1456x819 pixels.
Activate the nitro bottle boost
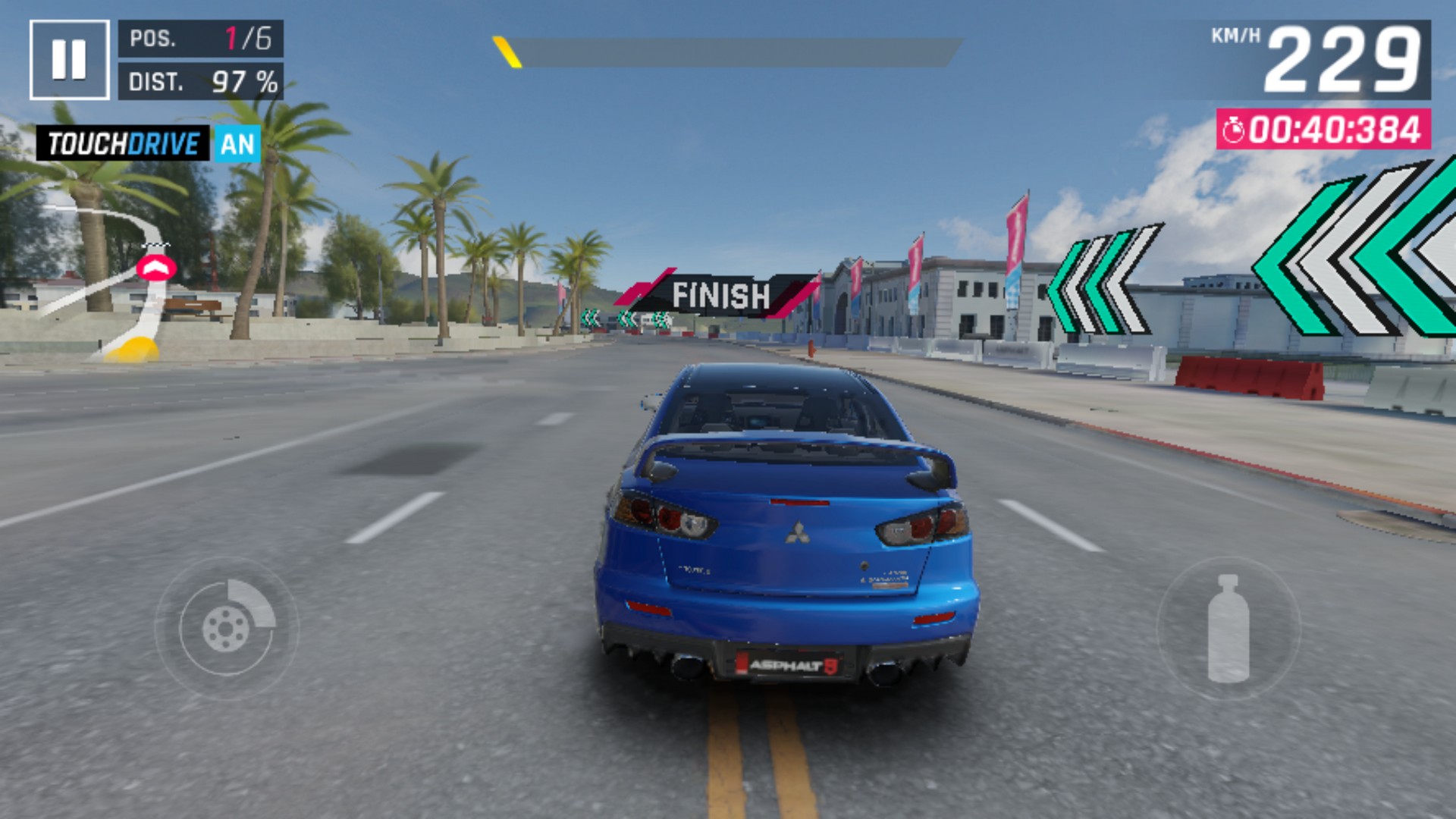[x=1228, y=628]
